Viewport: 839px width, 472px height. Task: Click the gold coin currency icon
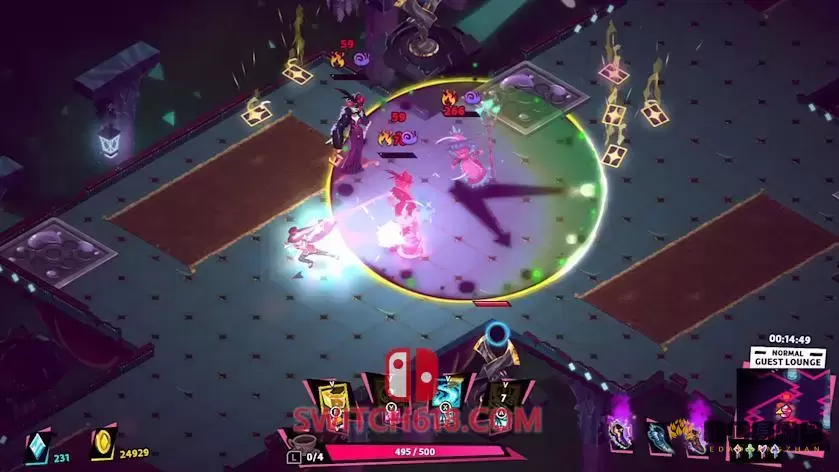(102, 445)
